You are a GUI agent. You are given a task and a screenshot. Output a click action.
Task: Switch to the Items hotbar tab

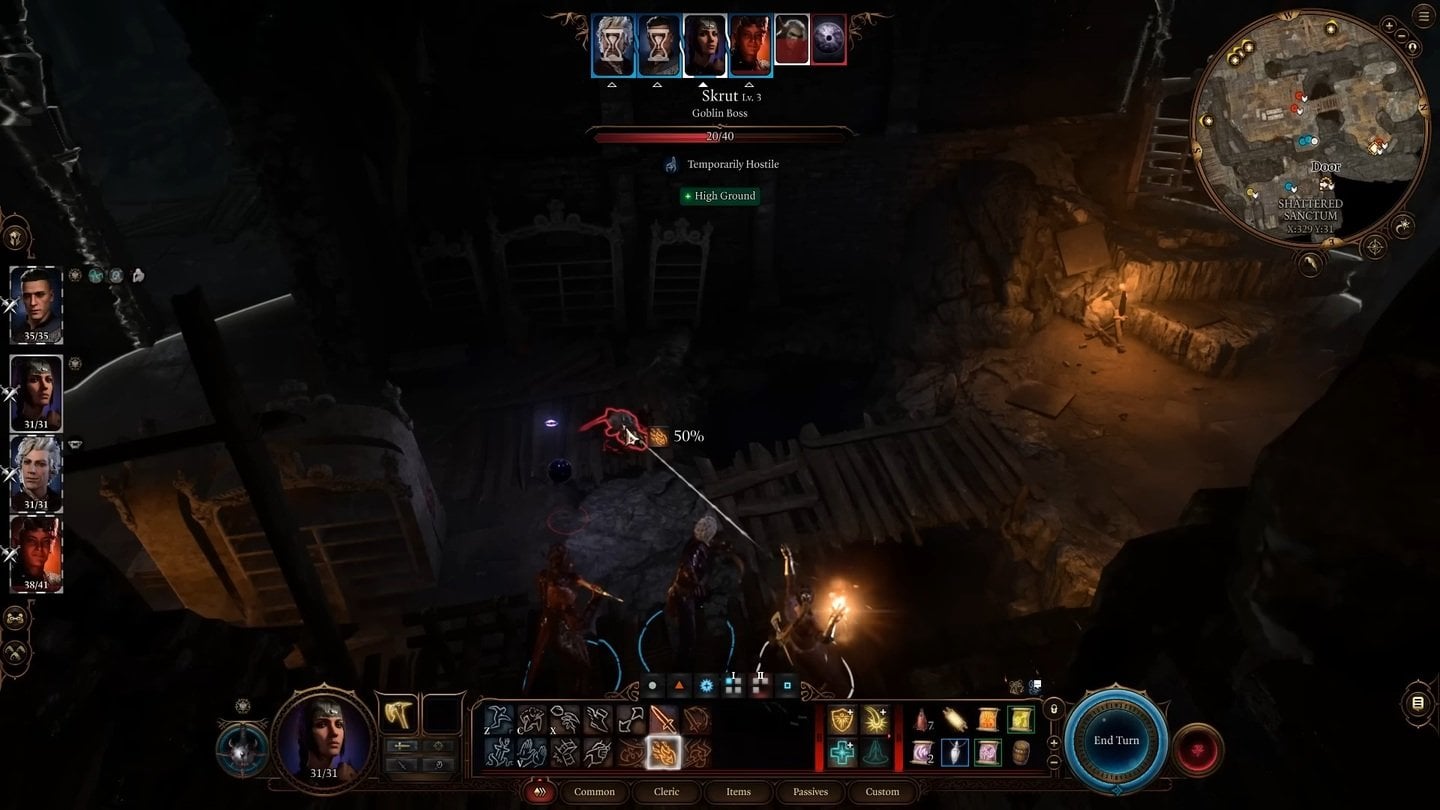pyautogui.click(x=737, y=791)
